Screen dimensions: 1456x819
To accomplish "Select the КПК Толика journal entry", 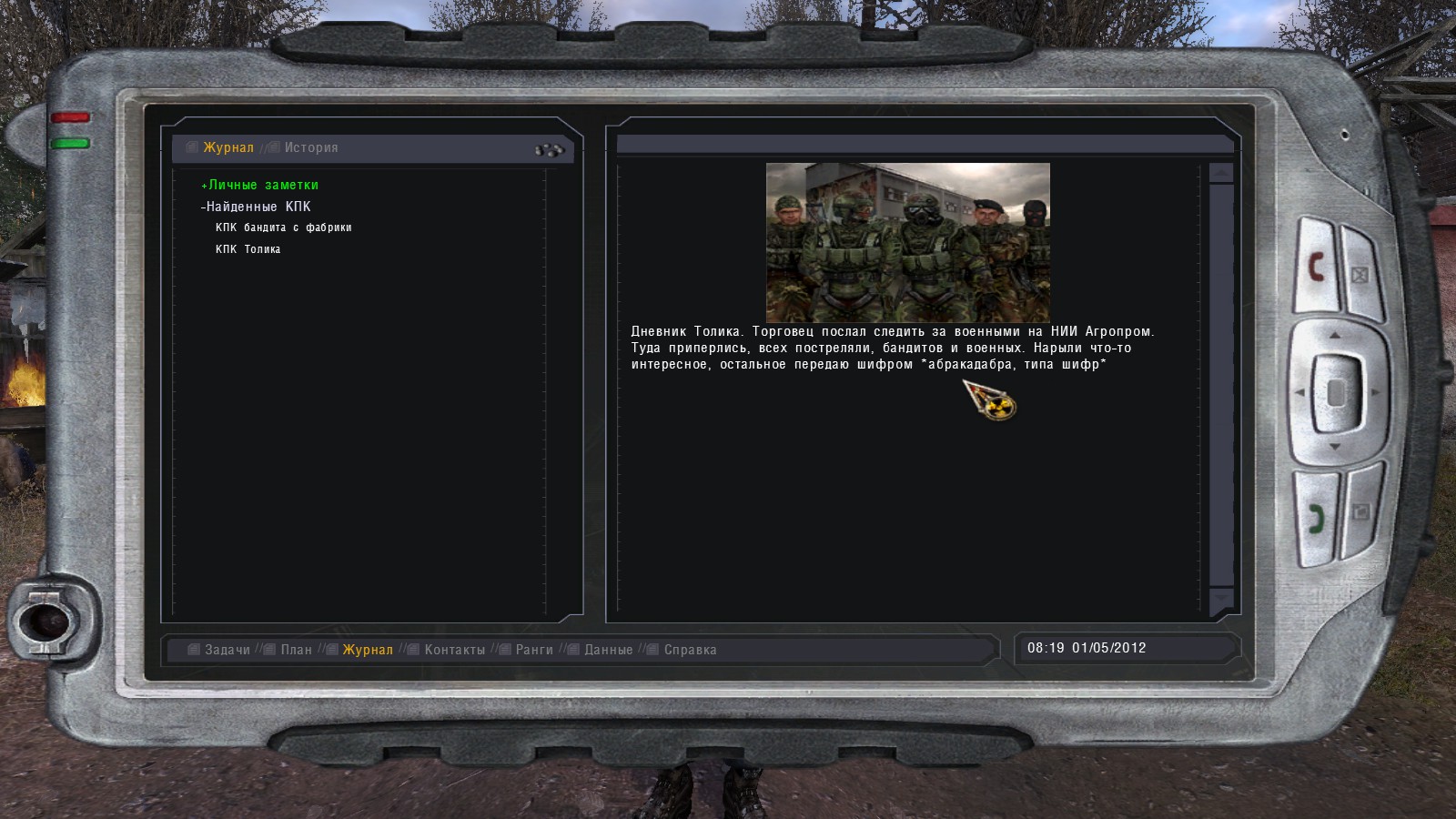I will [x=248, y=248].
